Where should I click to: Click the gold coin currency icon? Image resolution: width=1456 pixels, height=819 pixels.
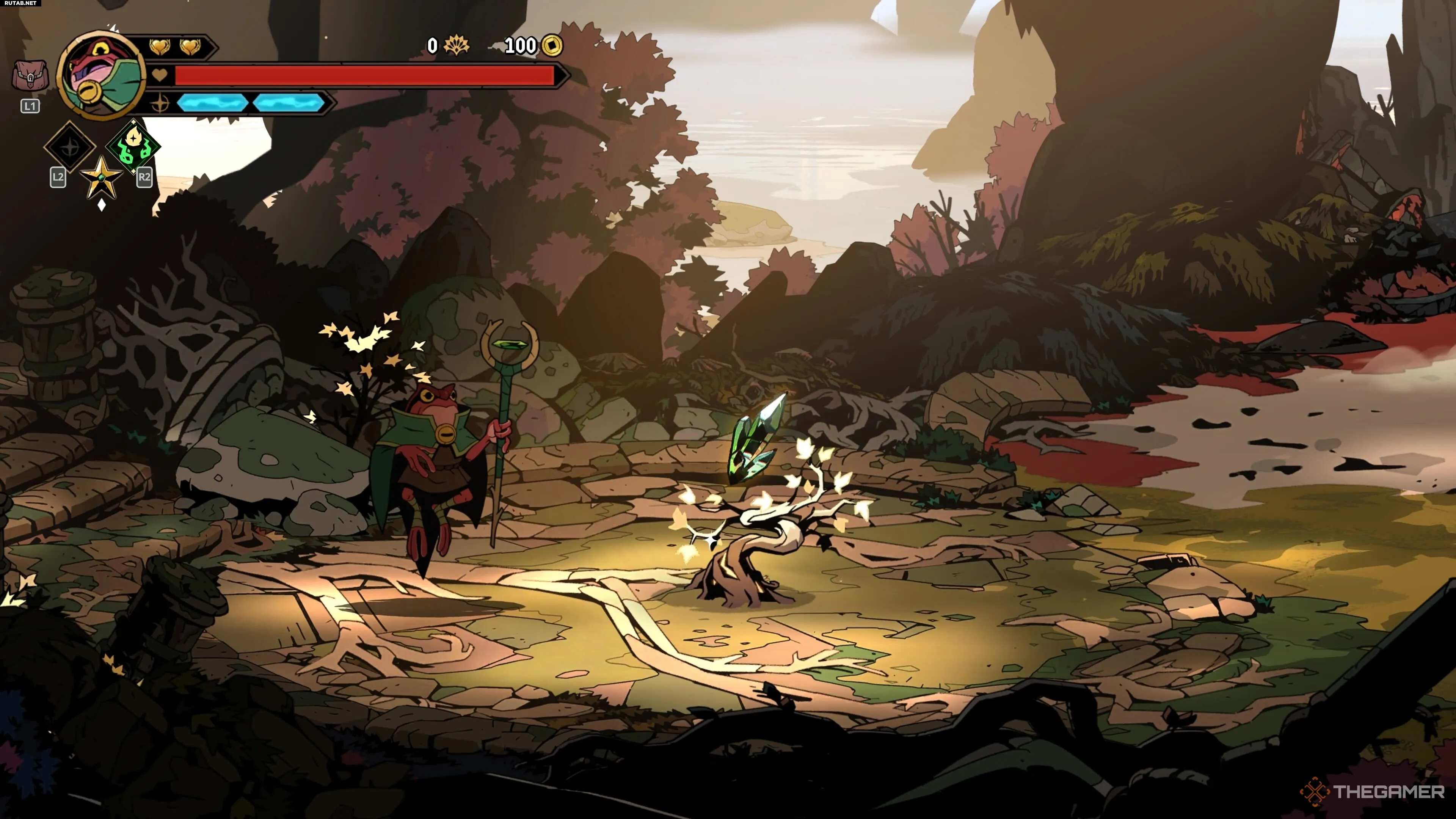[x=552, y=46]
